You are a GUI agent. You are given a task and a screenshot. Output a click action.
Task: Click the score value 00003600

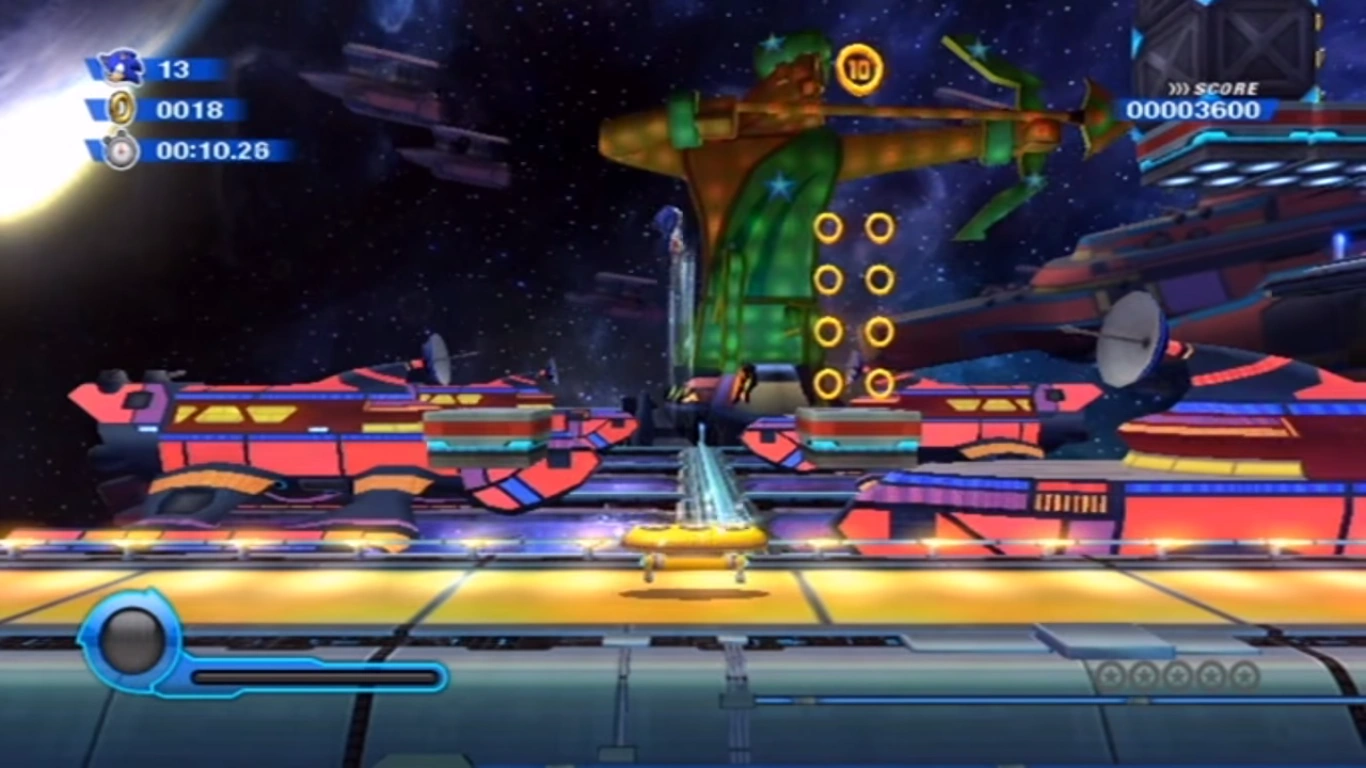pos(1191,111)
